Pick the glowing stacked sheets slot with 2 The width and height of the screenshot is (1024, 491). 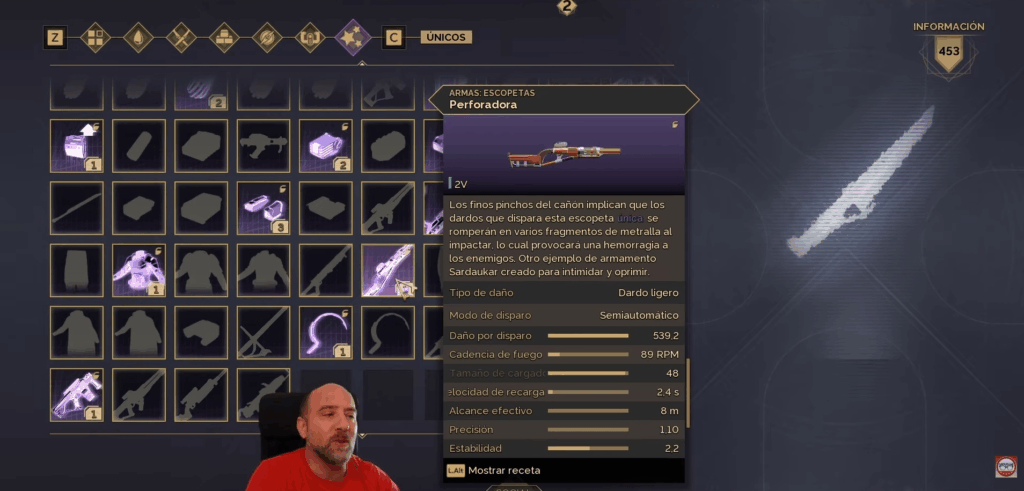coord(325,146)
